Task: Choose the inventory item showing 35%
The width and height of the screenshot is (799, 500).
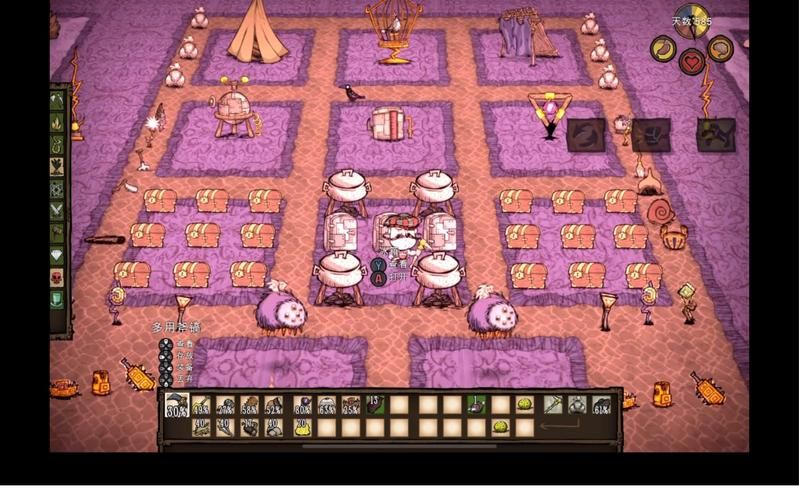Action: coord(352,405)
